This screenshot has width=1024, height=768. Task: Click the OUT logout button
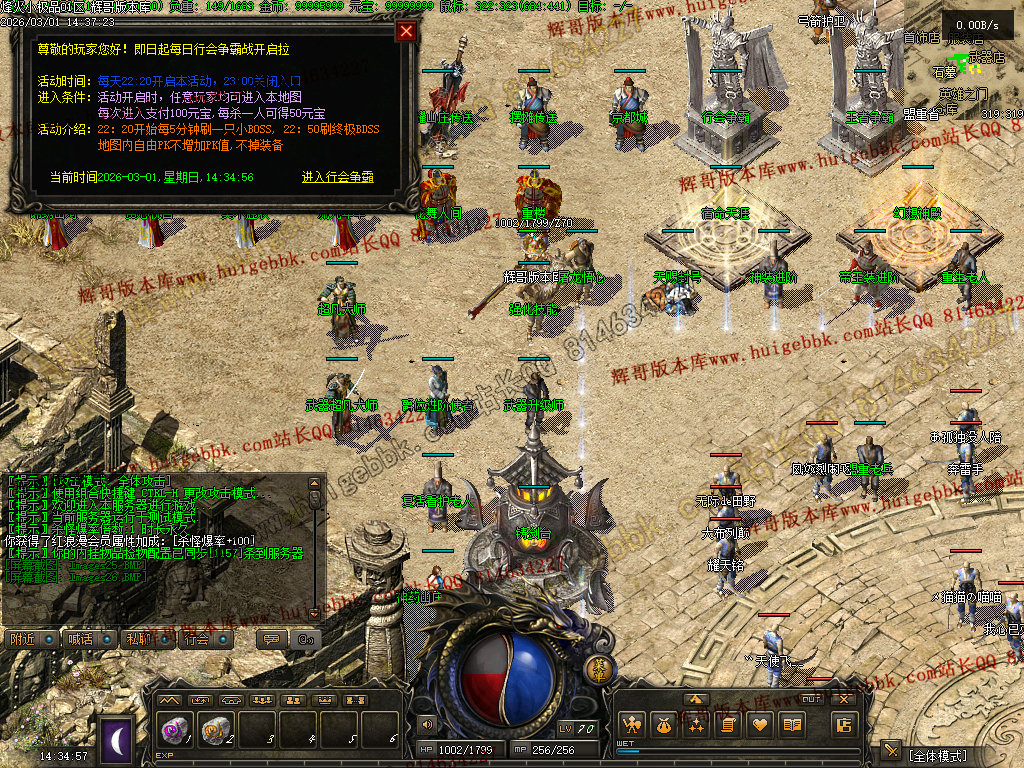click(x=812, y=698)
